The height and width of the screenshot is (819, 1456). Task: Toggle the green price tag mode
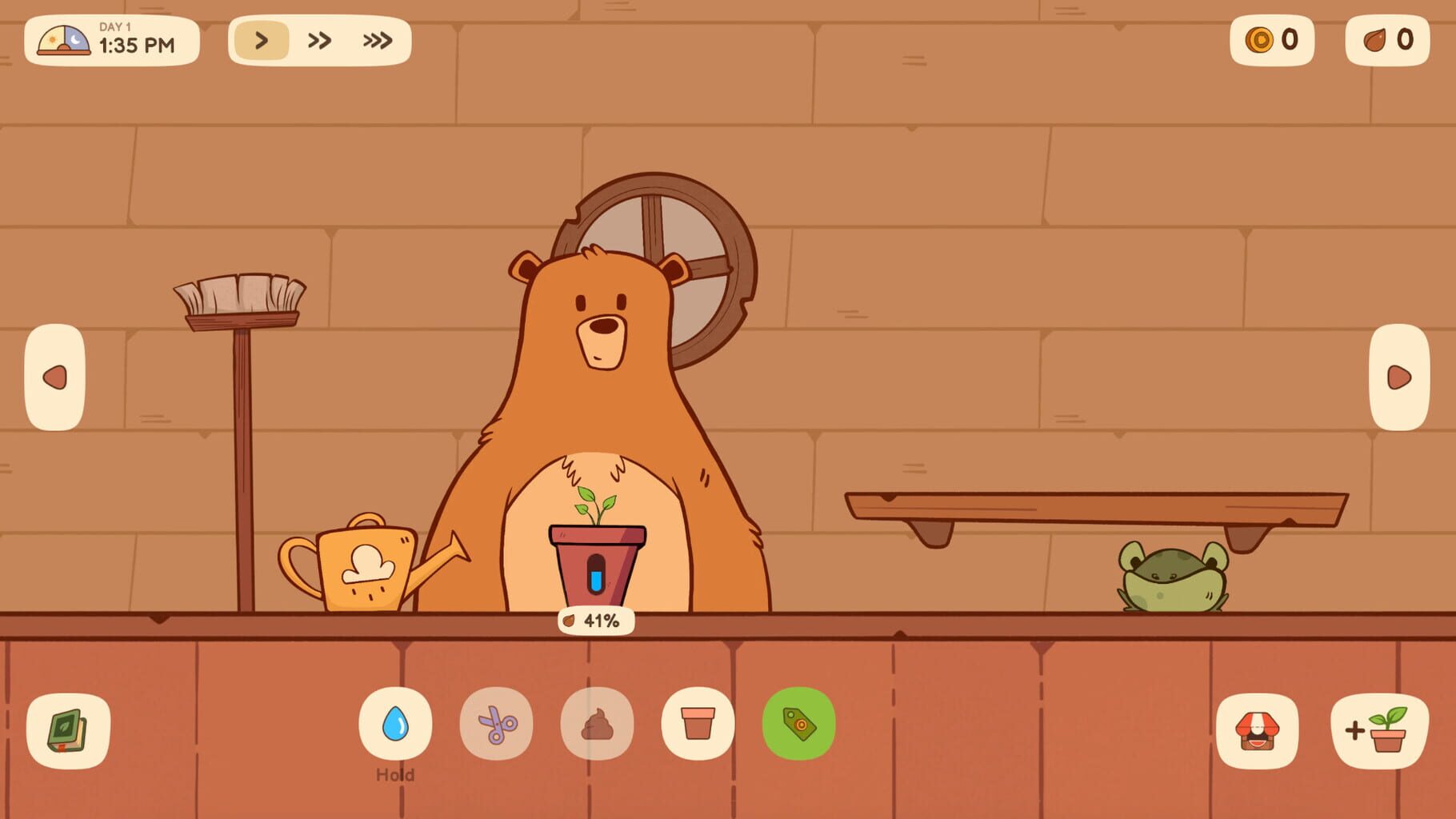point(798,725)
